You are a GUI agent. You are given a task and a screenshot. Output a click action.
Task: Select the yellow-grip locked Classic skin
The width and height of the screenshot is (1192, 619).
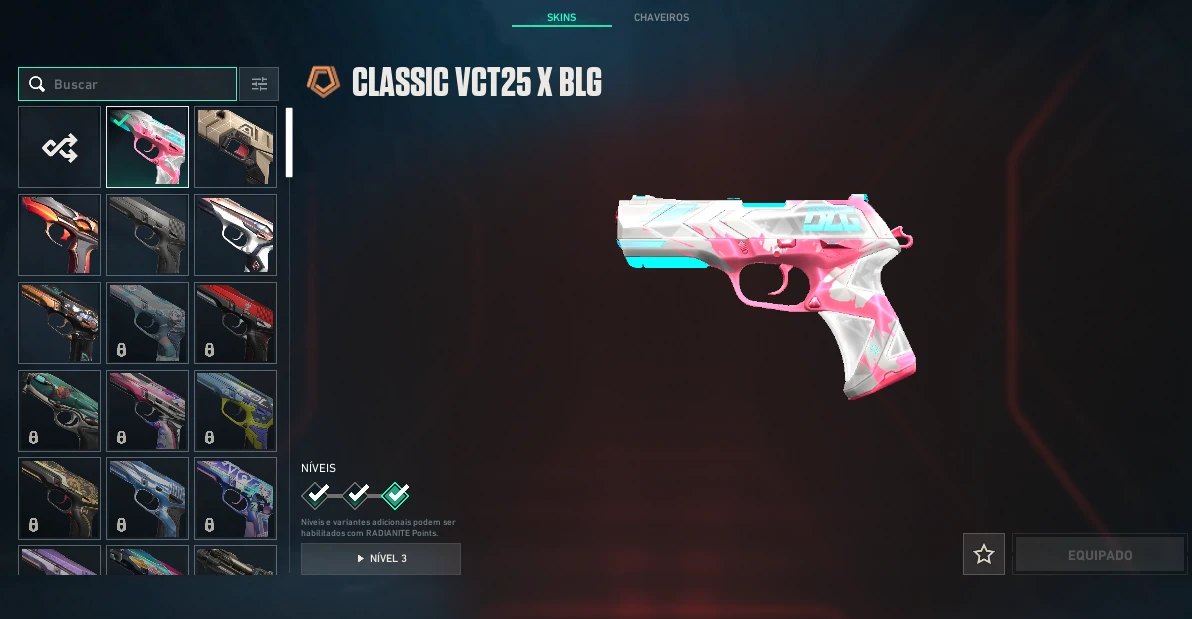coord(235,410)
